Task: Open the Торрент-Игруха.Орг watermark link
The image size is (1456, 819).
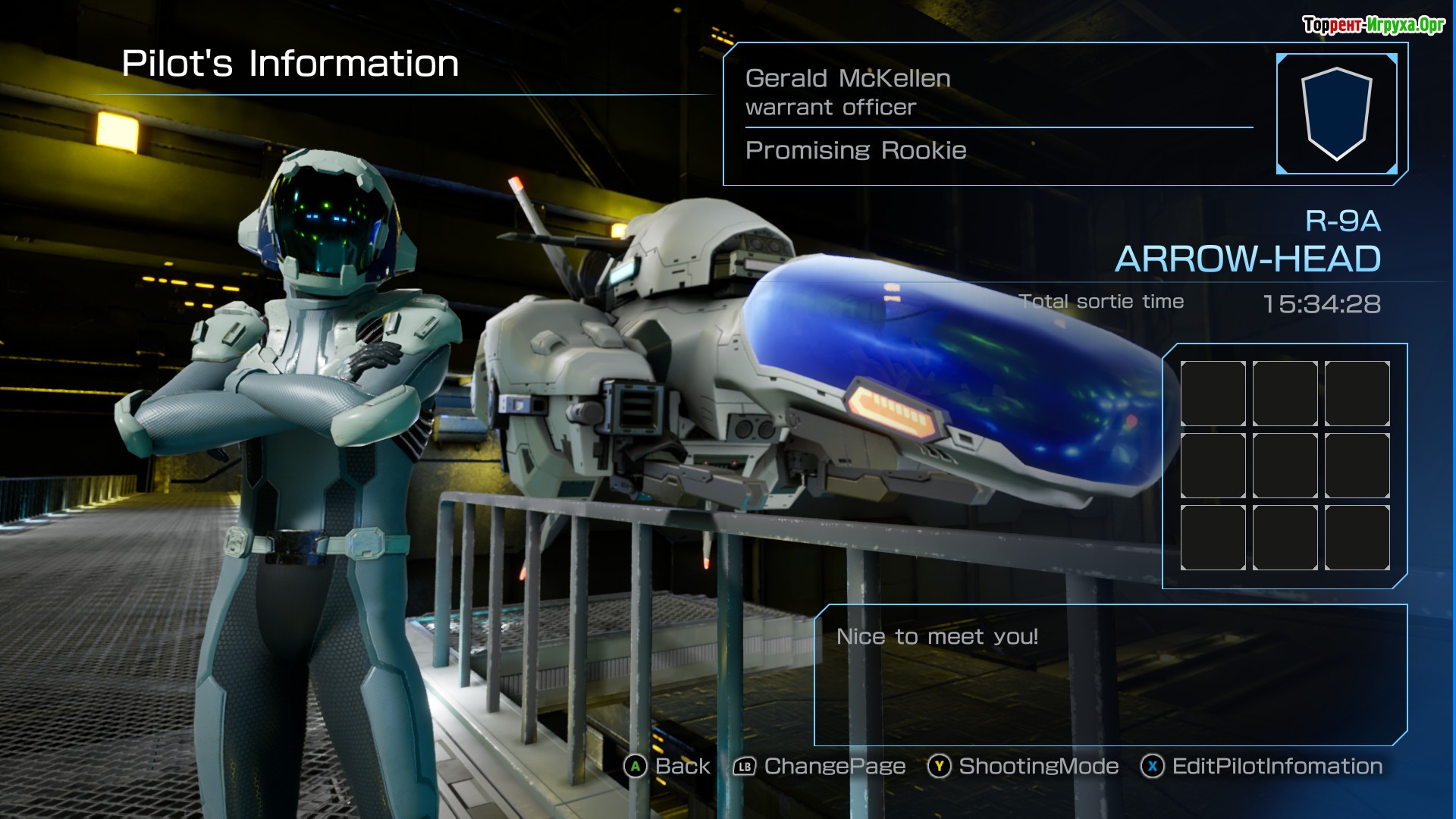Action: click(x=1373, y=25)
